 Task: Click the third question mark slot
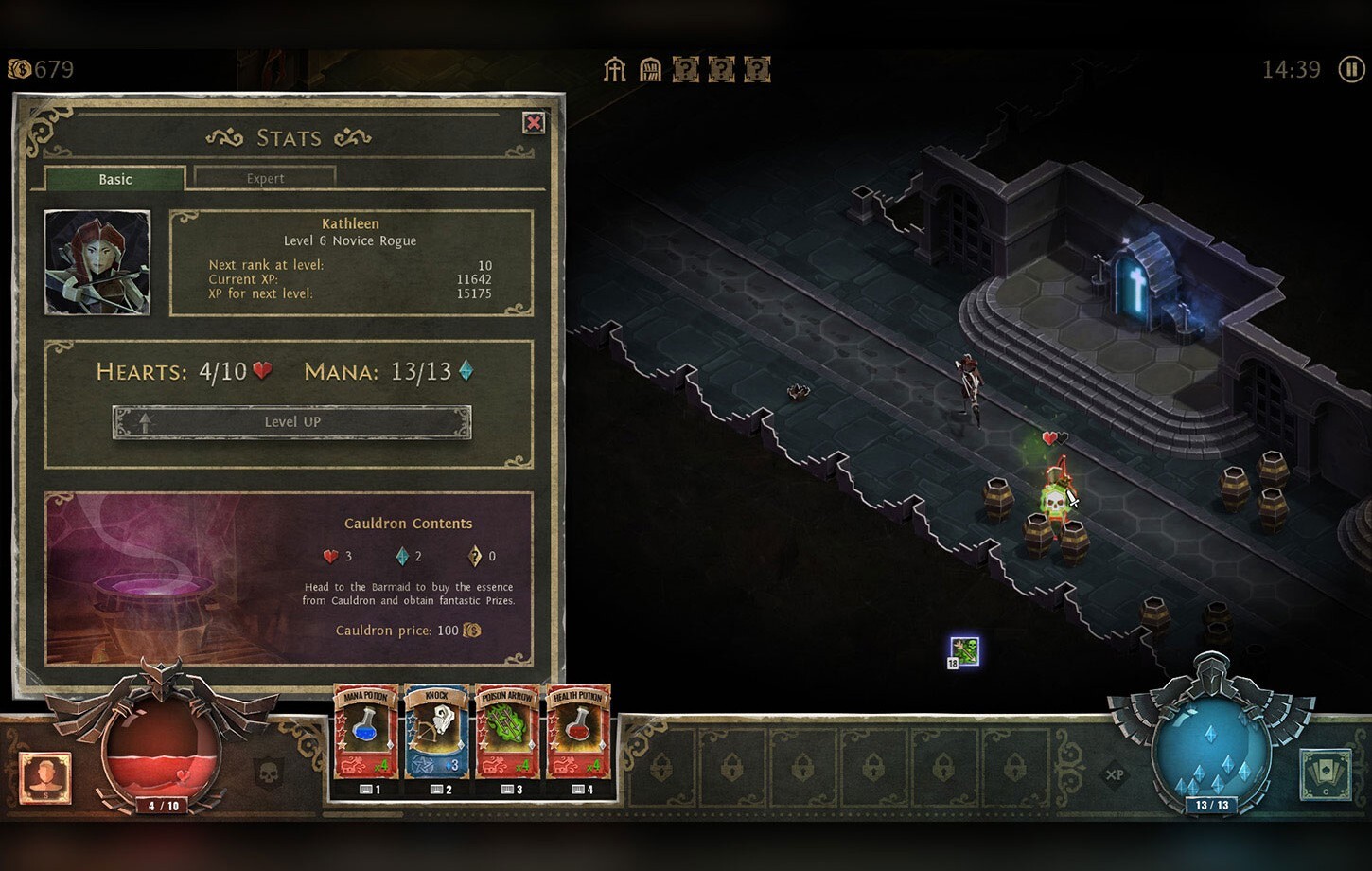tap(756, 68)
